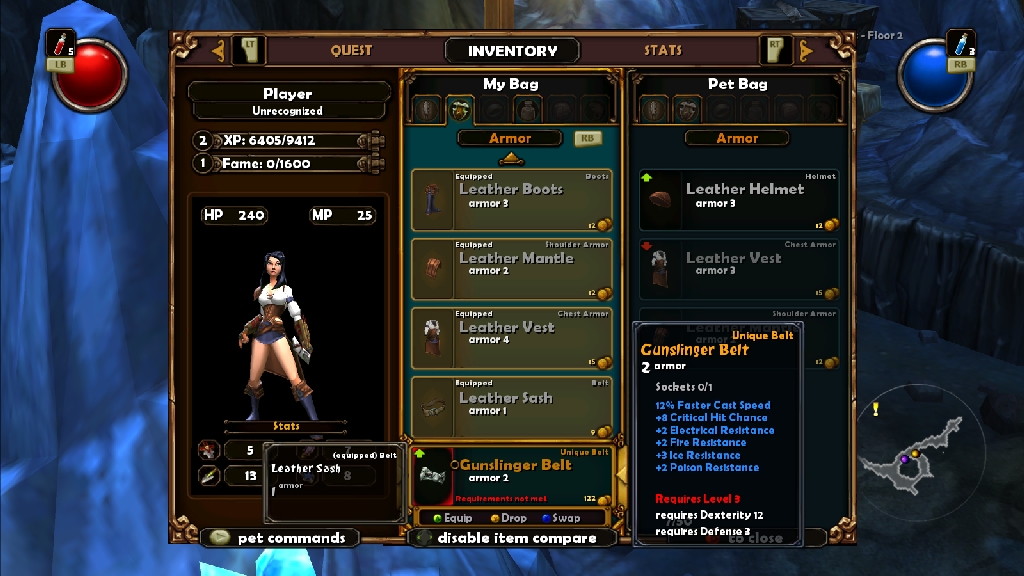Select the Leather Boots item in My Bag

(x=511, y=200)
